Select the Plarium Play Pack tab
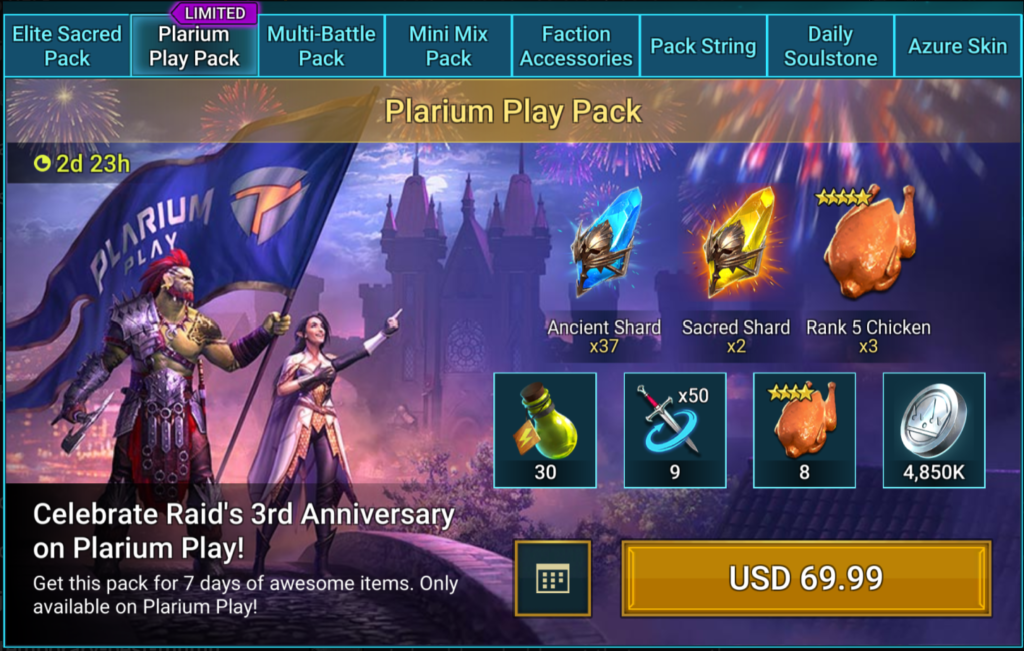Image resolution: width=1024 pixels, height=651 pixels. pos(194,46)
